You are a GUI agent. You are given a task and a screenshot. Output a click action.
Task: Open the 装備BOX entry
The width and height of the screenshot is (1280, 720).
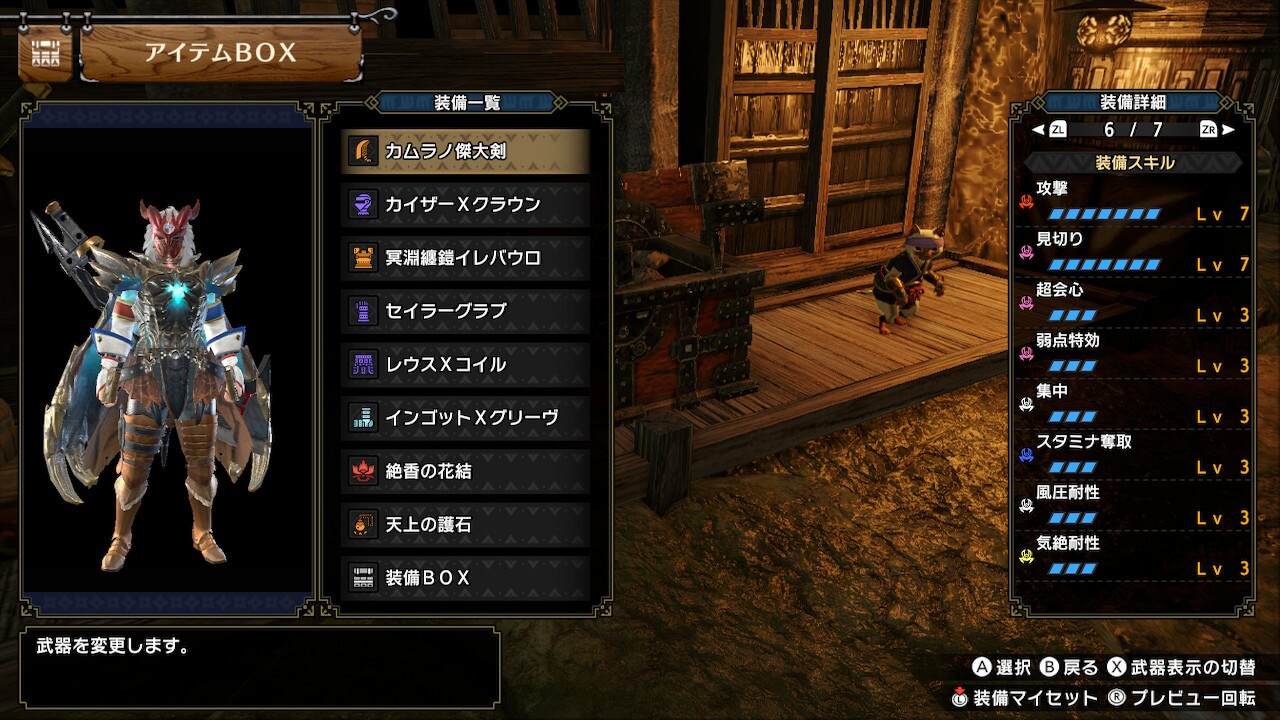point(465,578)
